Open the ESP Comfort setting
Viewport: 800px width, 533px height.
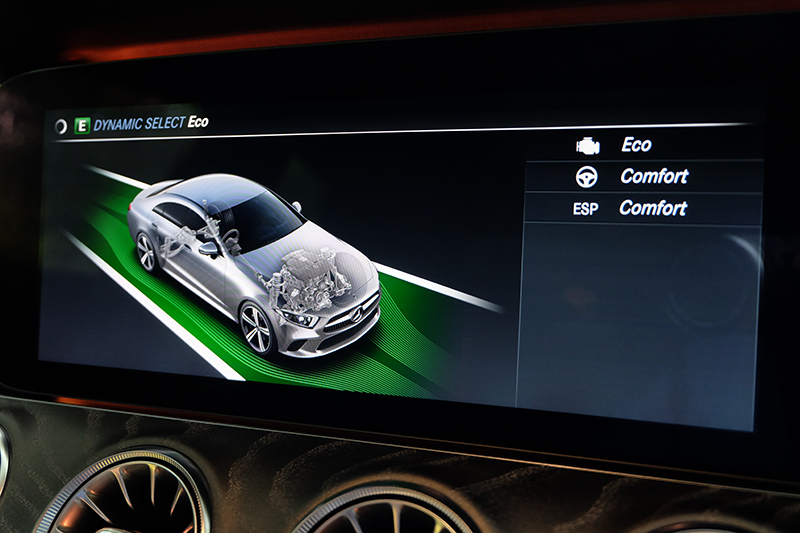[x=640, y=208]
